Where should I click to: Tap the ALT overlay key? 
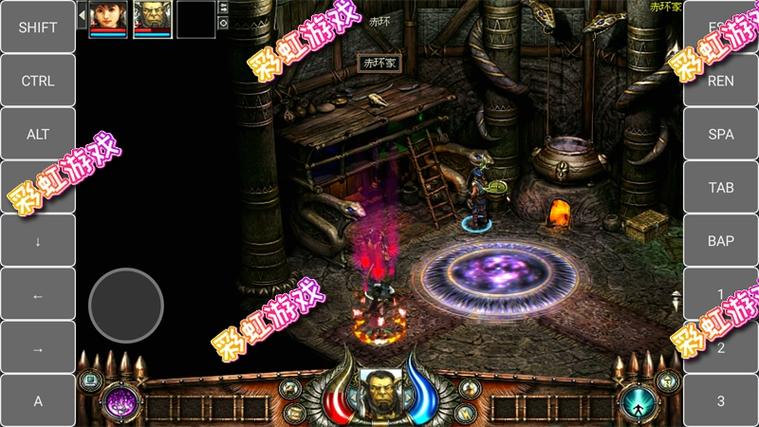[37, 134]
